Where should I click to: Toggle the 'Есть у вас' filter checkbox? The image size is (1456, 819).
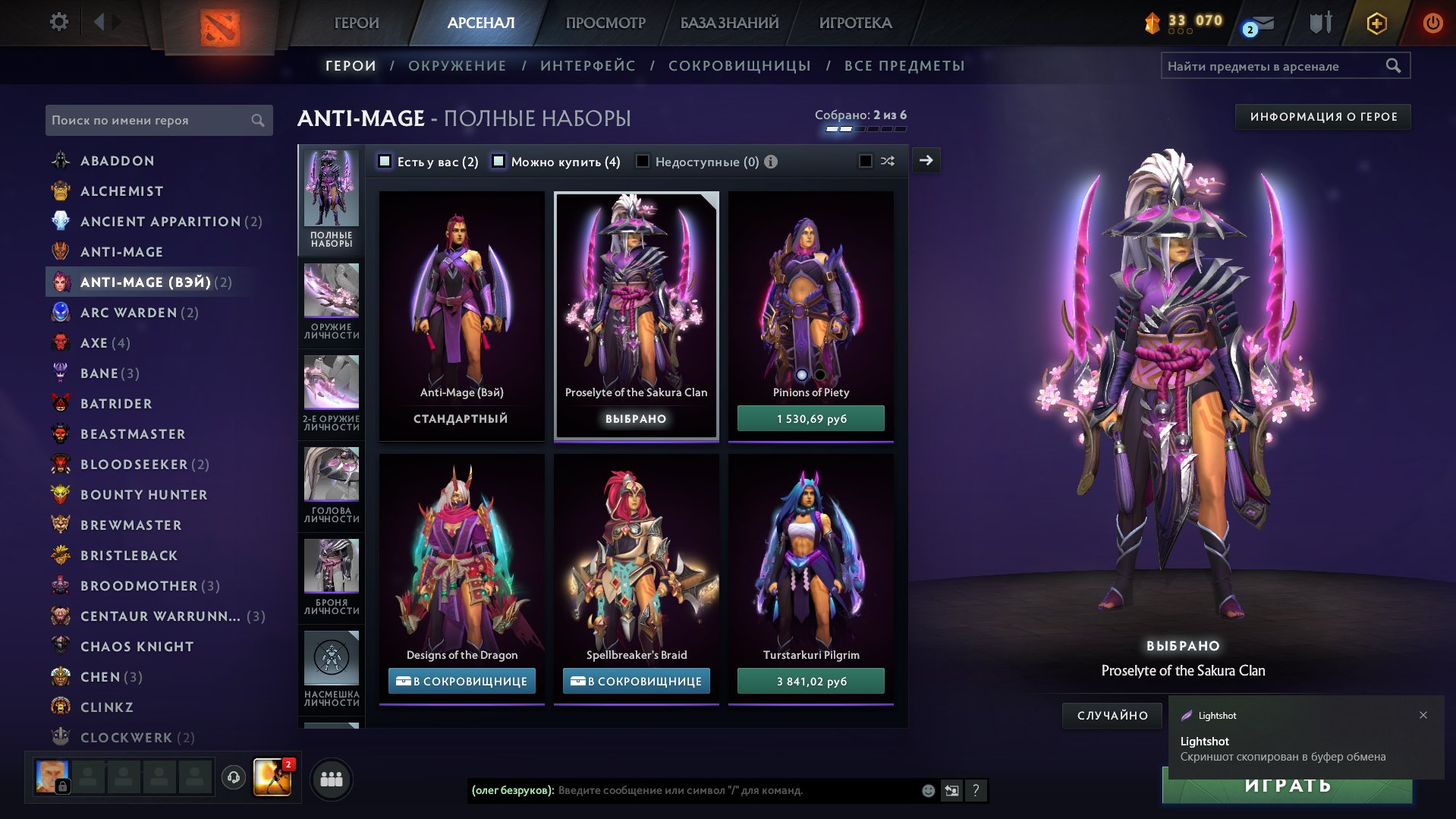[385, 162]
